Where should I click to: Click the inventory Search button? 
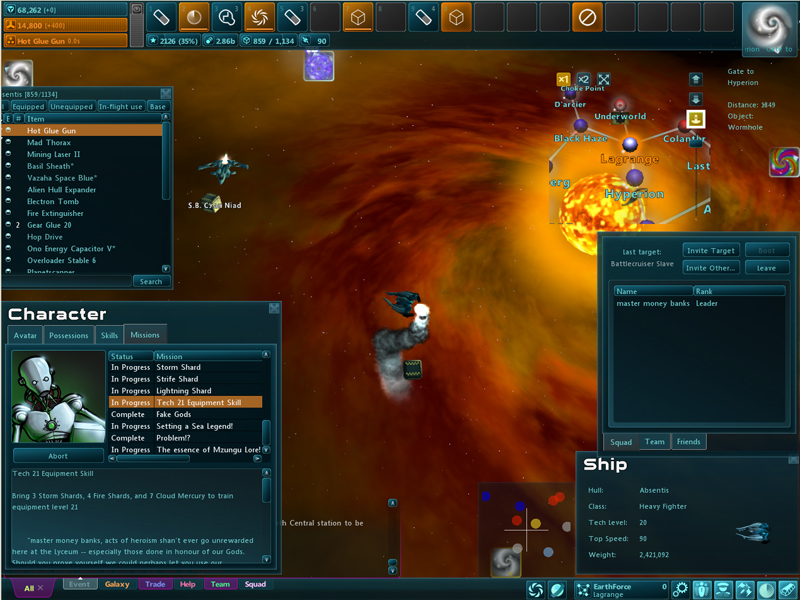pyautogui.click(x=151, y=281)
